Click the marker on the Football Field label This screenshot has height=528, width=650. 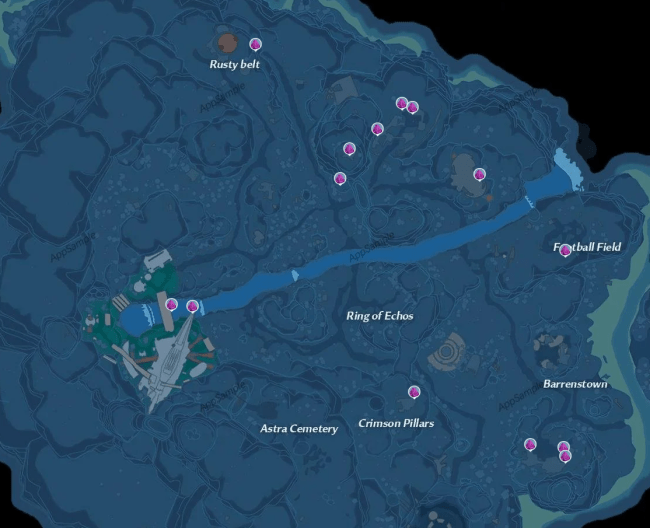pos(565,250)
